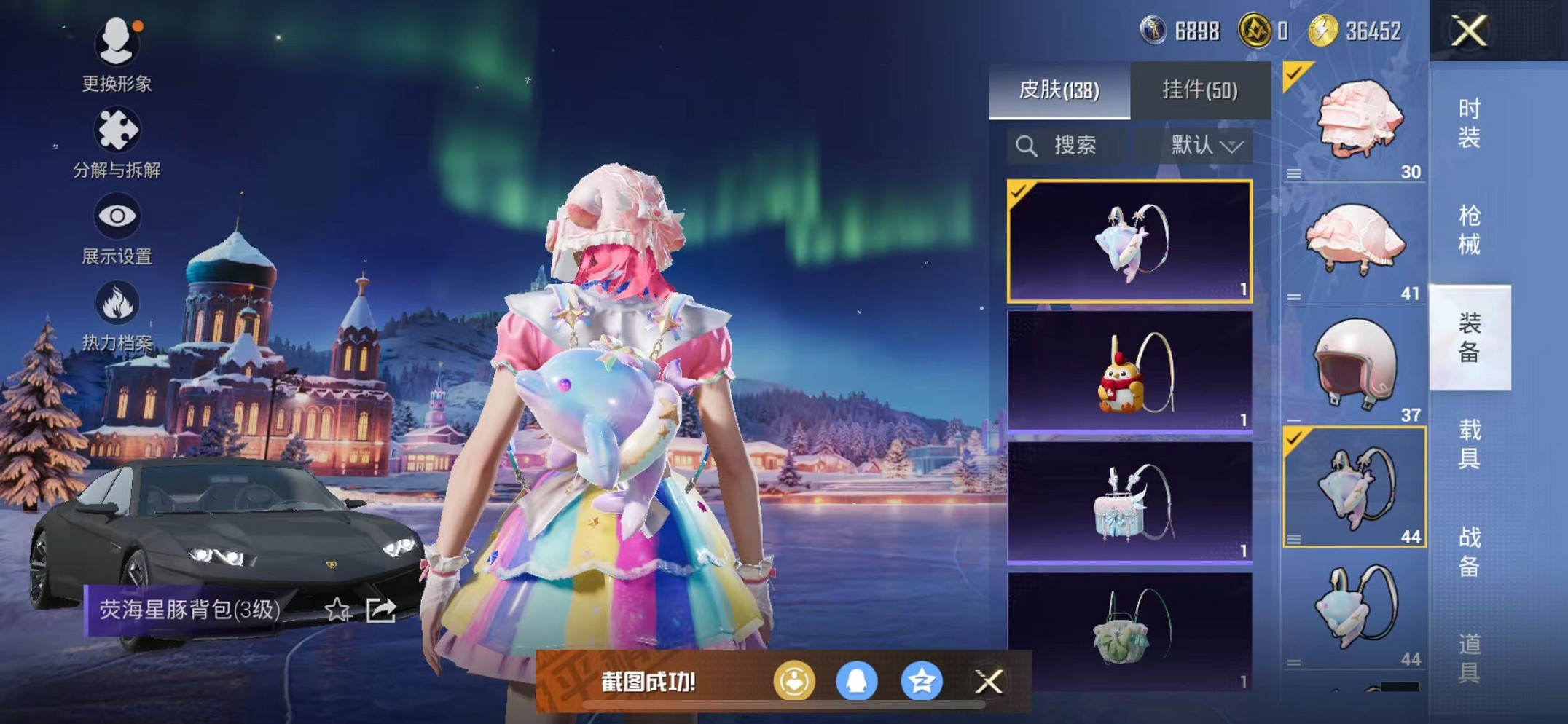Dismiss the 截图成功 screenshot banner

pos(989,682)
